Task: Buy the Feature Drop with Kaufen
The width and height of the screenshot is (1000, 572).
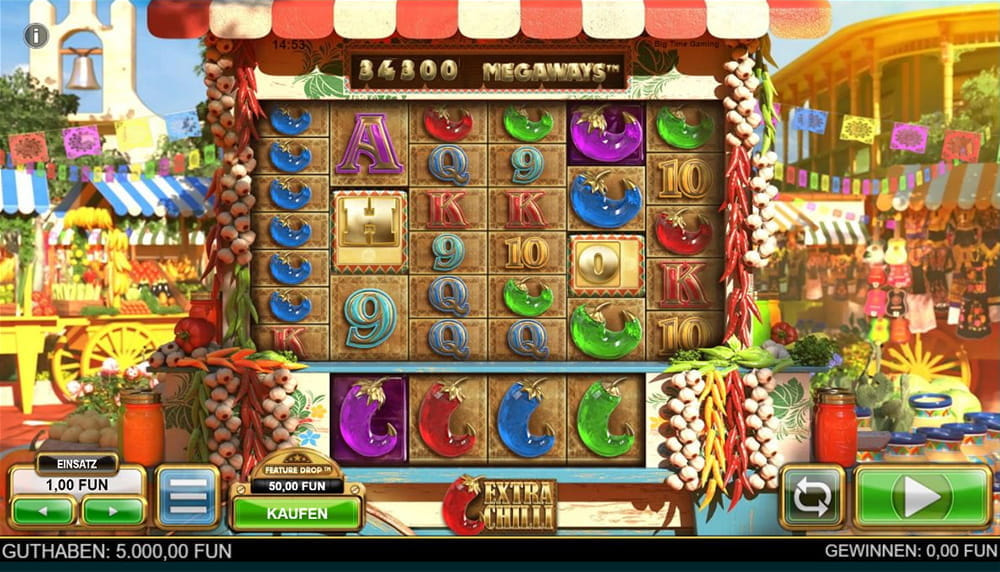Action: click(x=297, y=513)
